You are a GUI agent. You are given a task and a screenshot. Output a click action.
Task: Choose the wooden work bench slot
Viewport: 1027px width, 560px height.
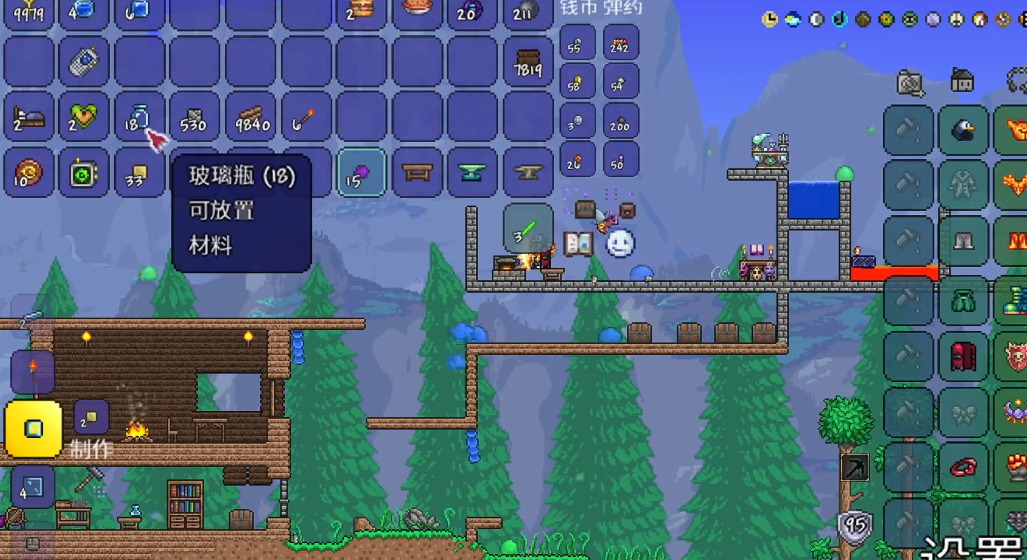click(x=416, y=172)
